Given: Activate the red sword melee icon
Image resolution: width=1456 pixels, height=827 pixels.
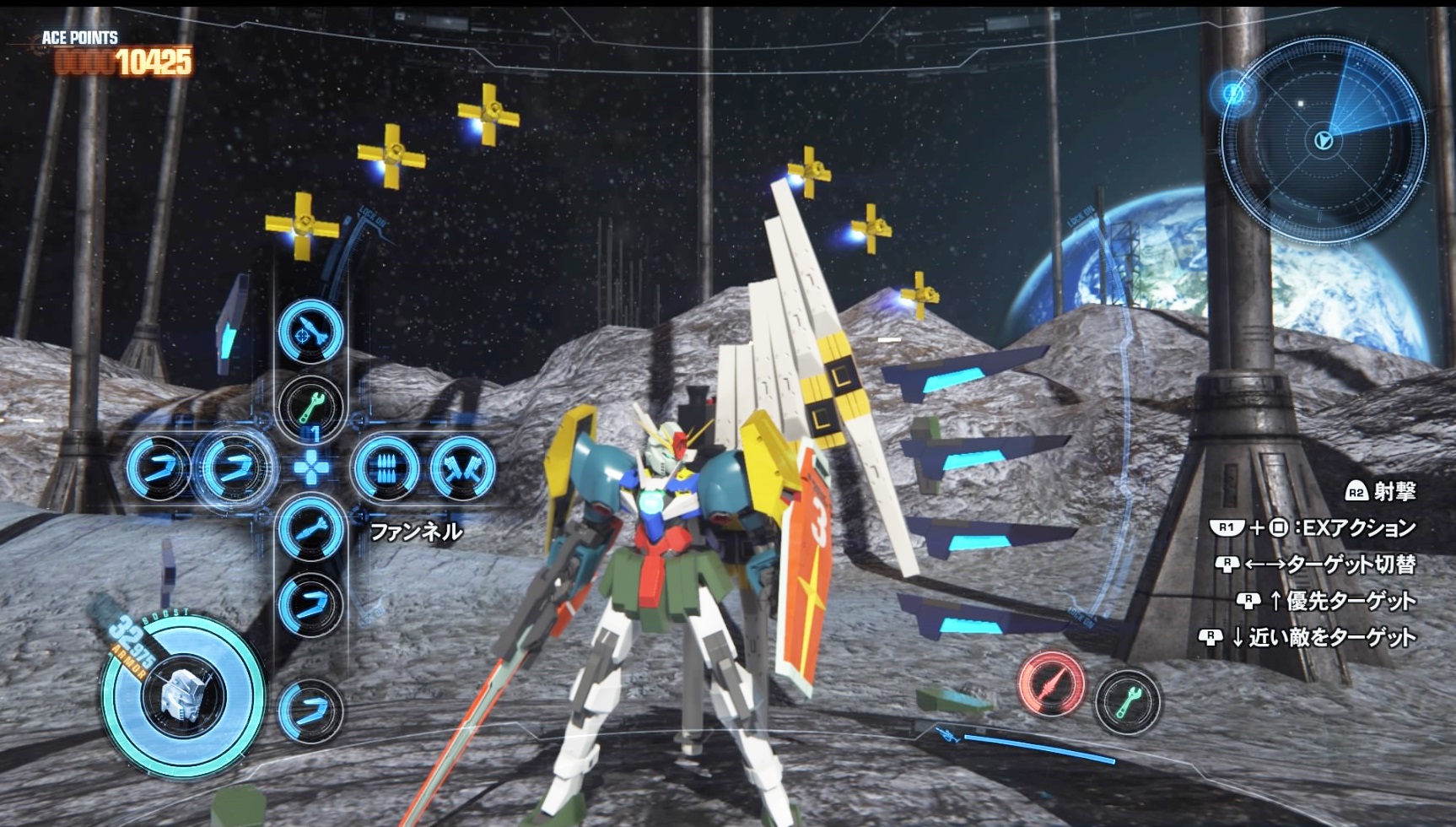Looking at the screenshot, I should click(1050, 684).
